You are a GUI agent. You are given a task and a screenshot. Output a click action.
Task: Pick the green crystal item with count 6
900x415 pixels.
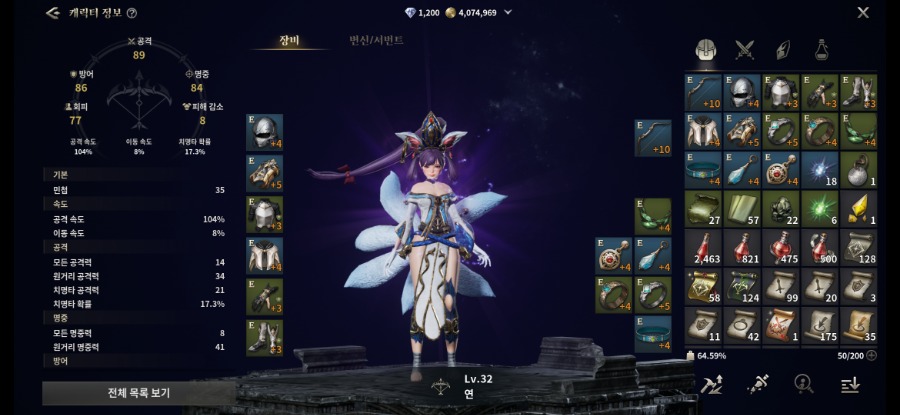(x=820, y=208)
